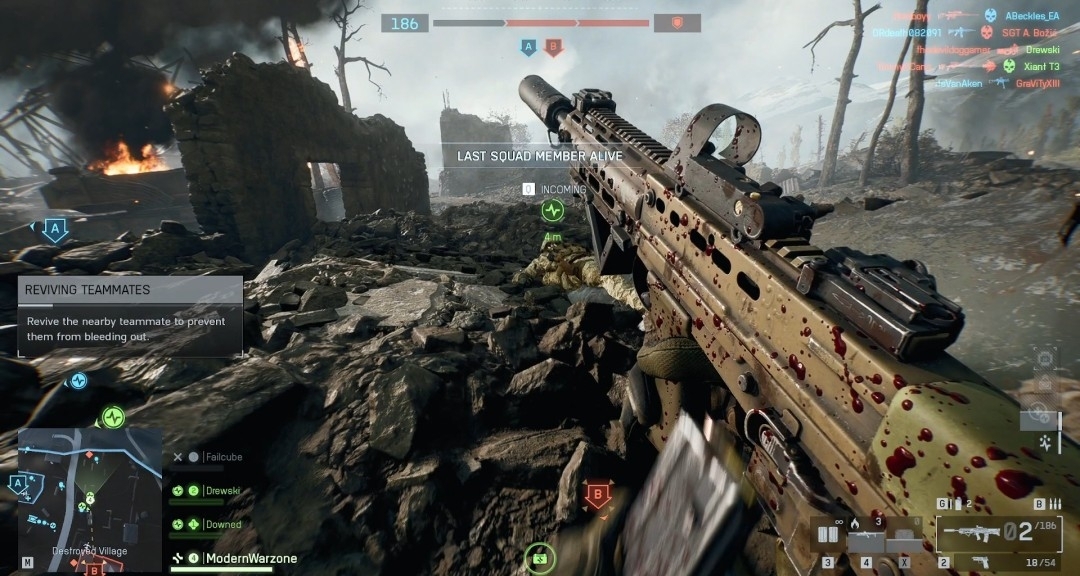The image size is (1080, 576).
Task: Select the Xiant T3 kill feed entry
Action: coord(1040,66)
